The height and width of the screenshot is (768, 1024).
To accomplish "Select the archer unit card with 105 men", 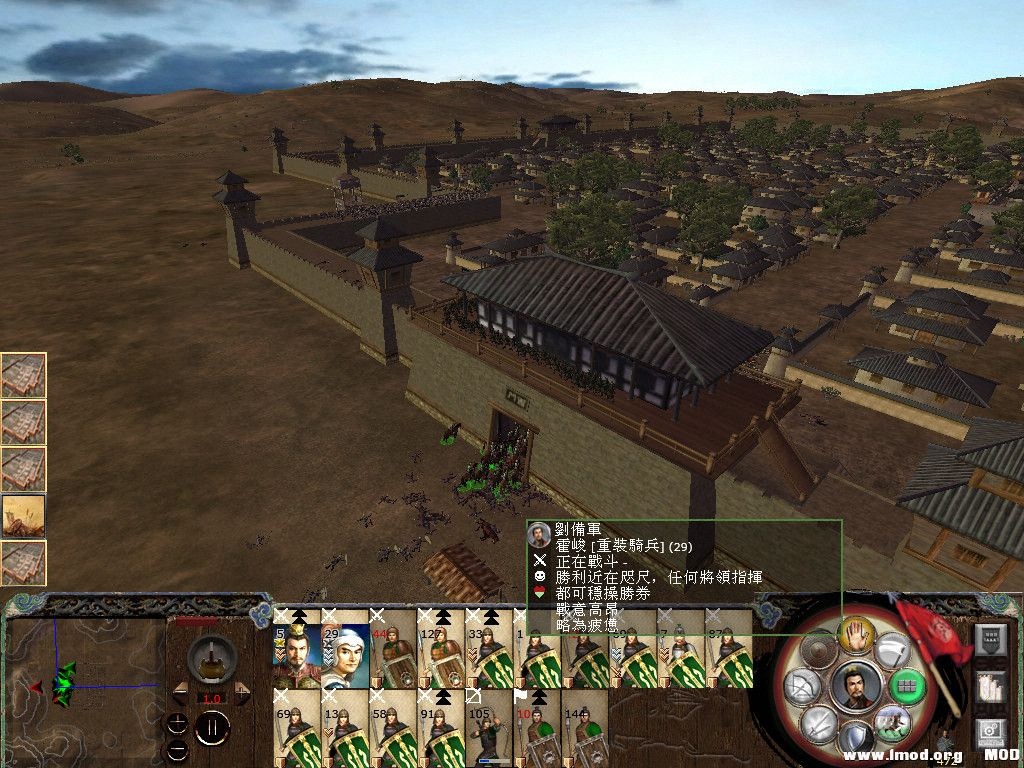I will pos(488,732).
